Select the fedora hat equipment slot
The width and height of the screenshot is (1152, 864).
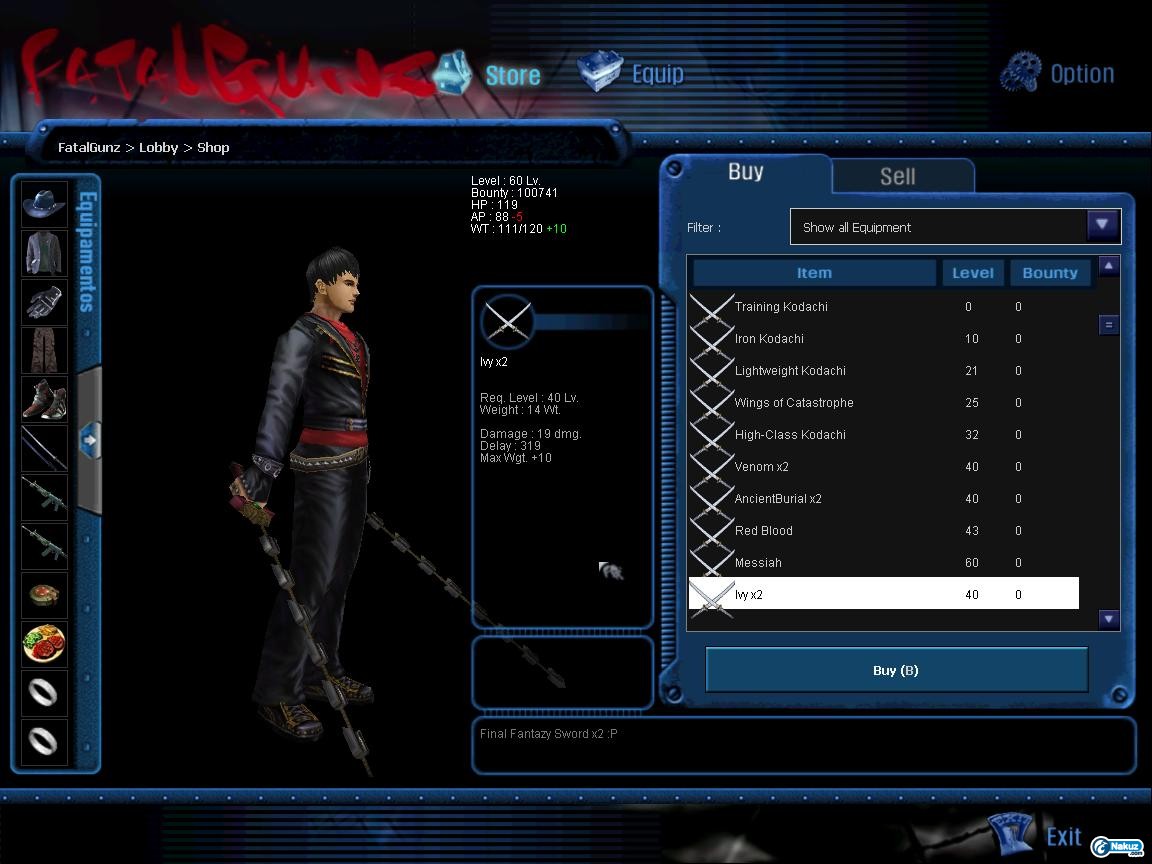coord(45,204)
